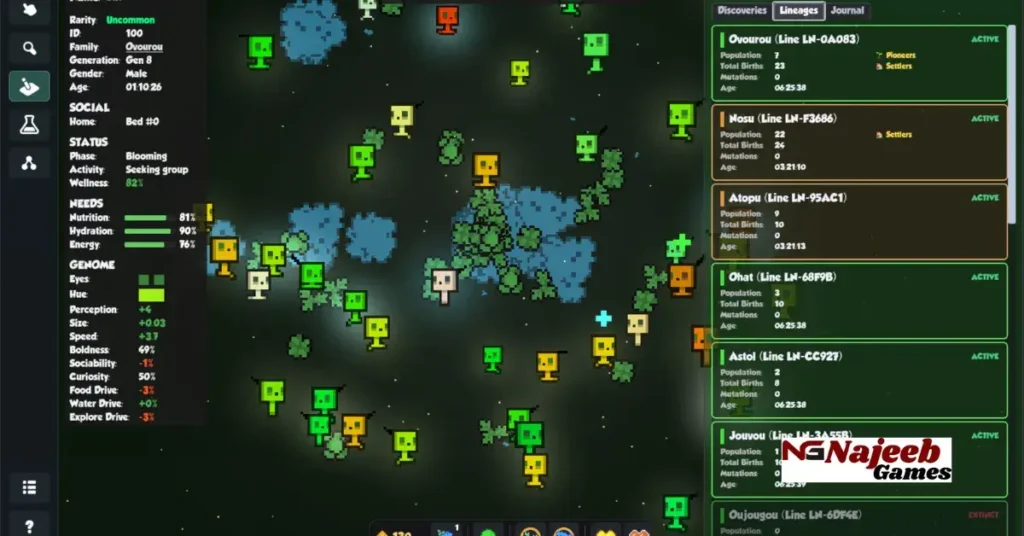Click the Astol lineage entry
The width and height of the screenshot is (1024, 536).
click(x=862, y=379)
